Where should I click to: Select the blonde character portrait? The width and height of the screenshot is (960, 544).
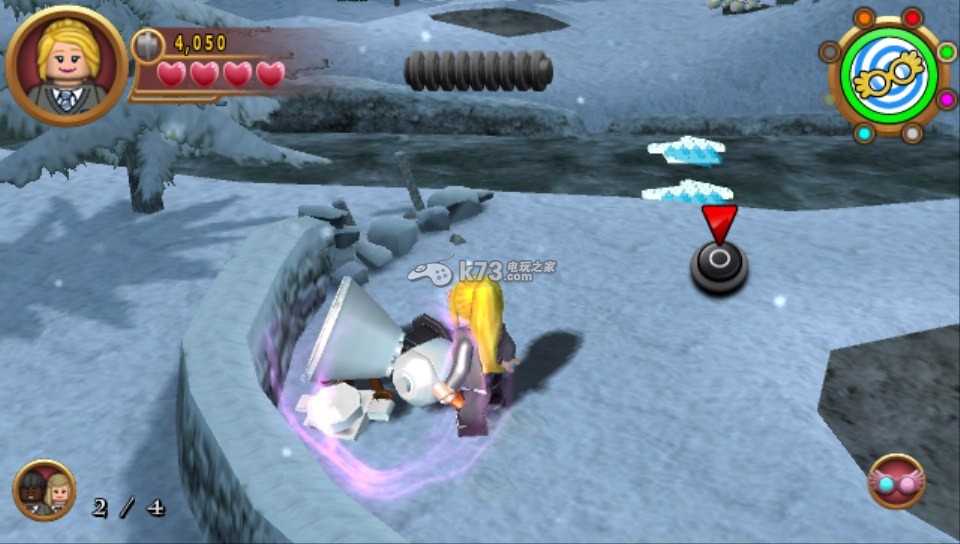point(66,66)
